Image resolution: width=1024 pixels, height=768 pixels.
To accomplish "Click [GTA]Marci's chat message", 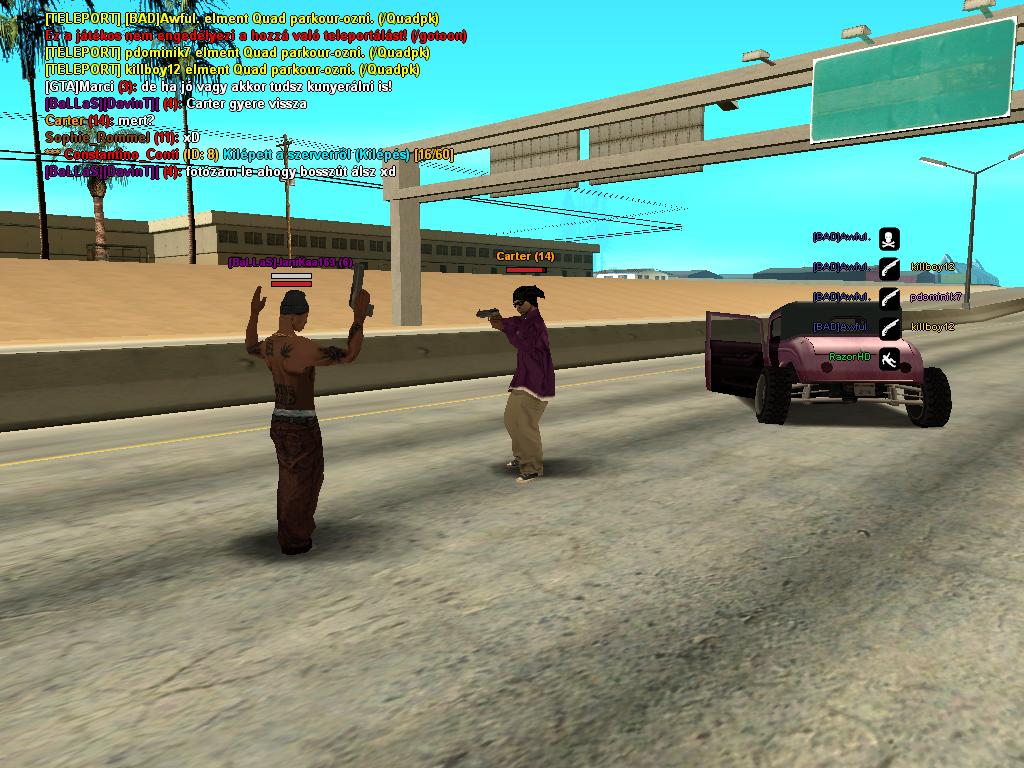I will (219, 86).
